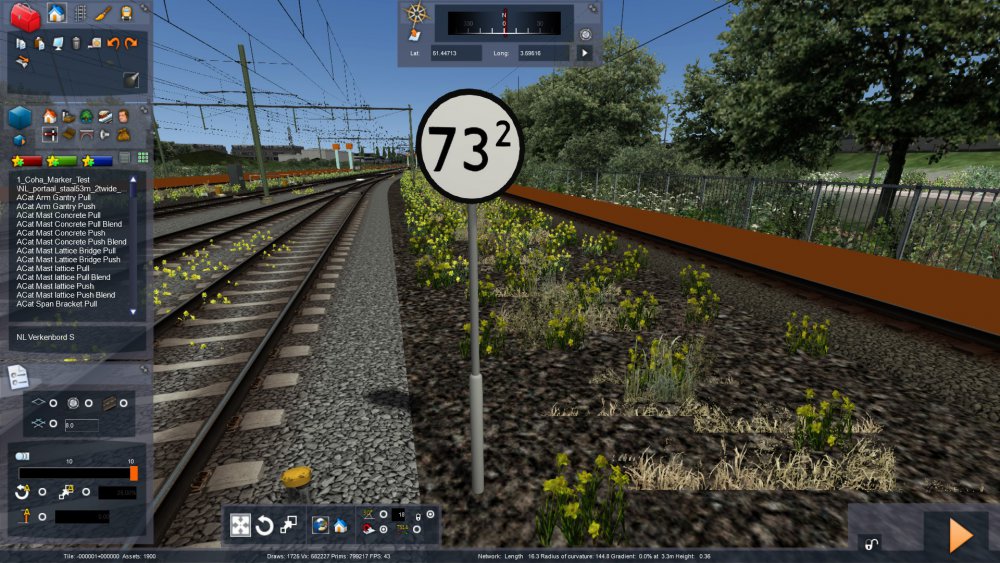Viewport: 1000px width, 563px height.
Task: Redo the last undone action
Action: click(131, 43)
